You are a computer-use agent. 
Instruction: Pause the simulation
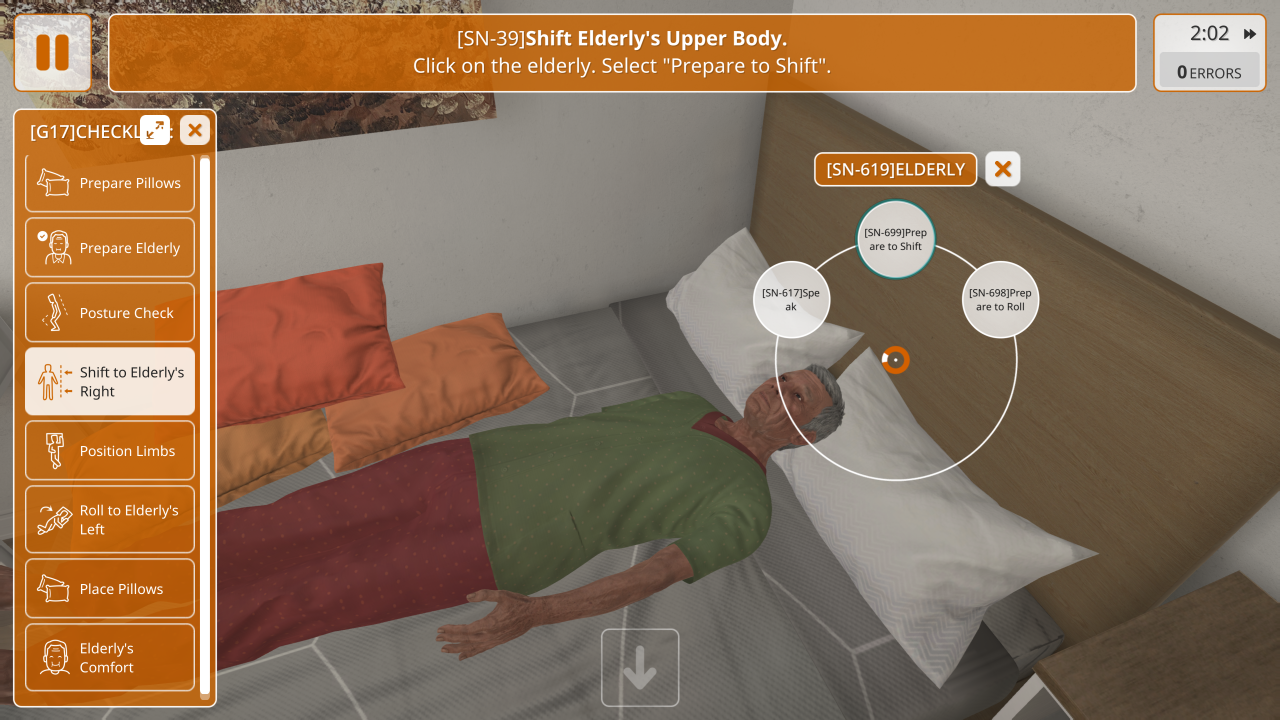pos(52,53)
